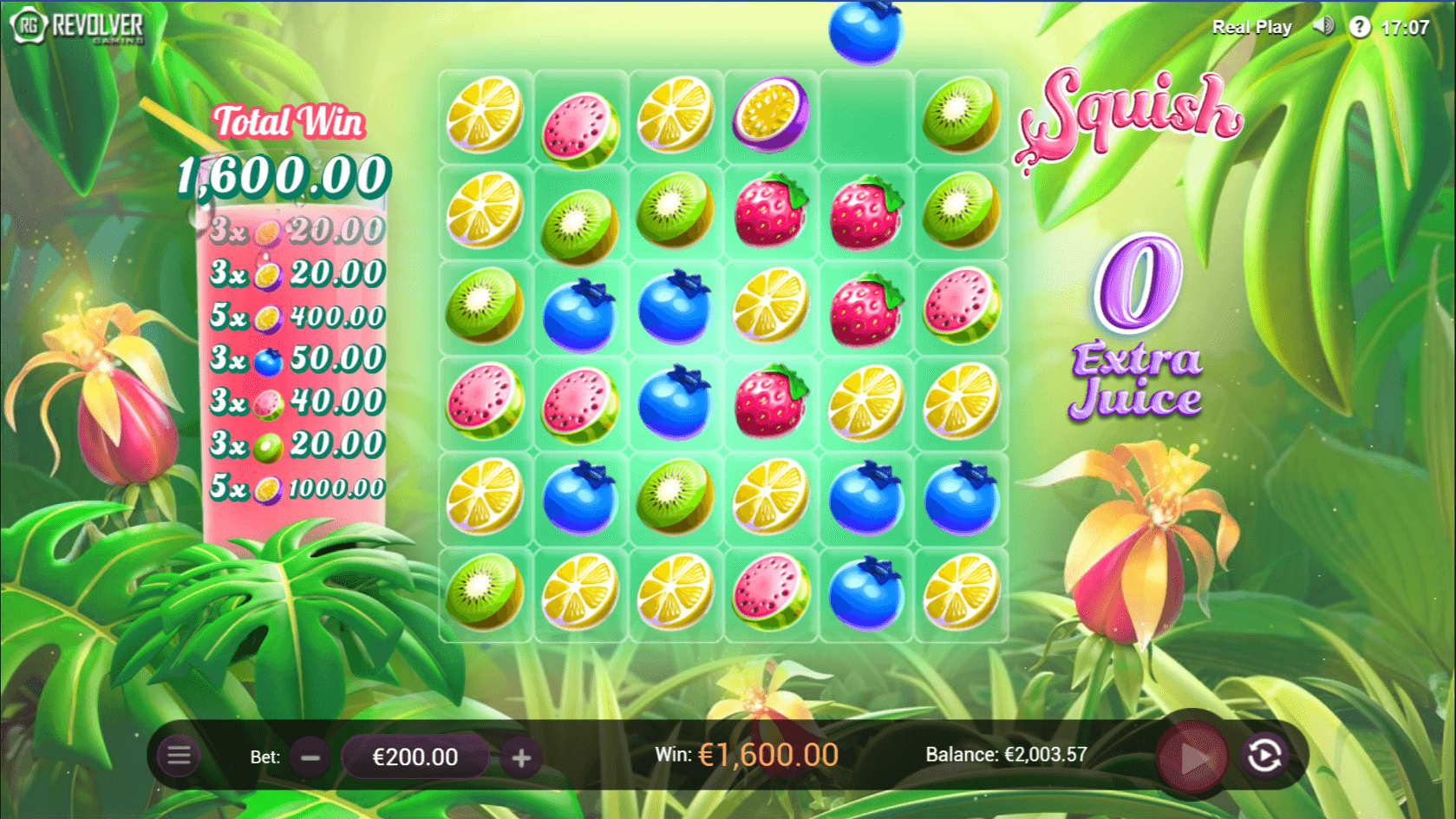Open the help question mark
The height and width of the screenshot is (819, 1456).
[1359, 27]
